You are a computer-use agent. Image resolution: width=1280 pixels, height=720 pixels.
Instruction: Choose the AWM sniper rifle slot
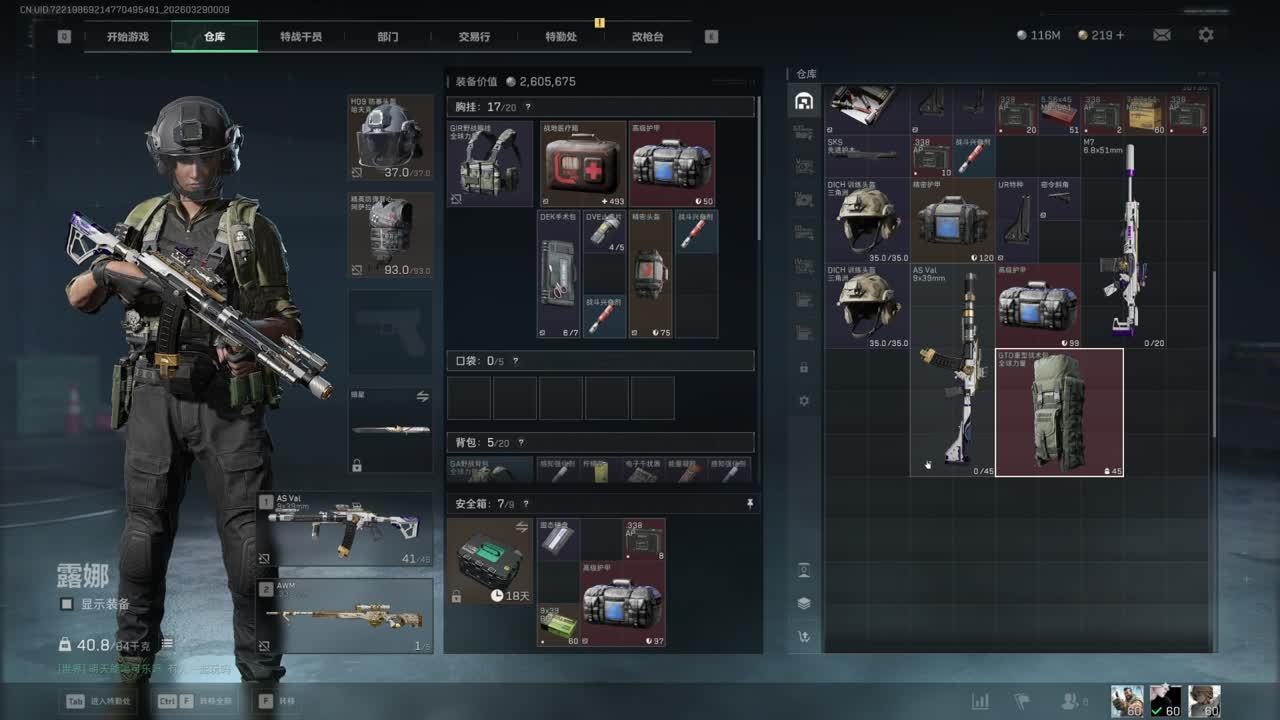[346, 615]
